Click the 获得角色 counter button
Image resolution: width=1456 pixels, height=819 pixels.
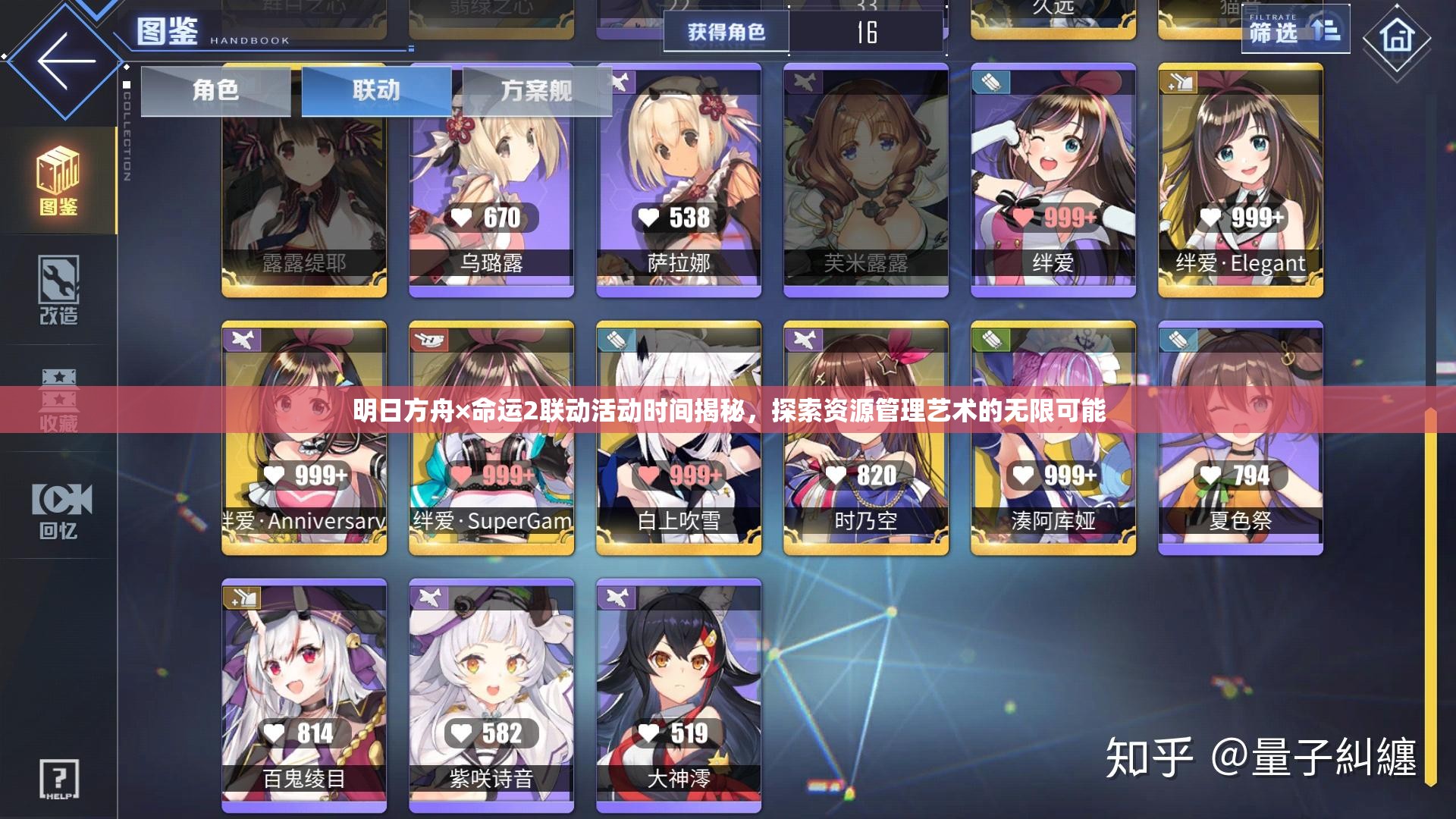[726, 32]
